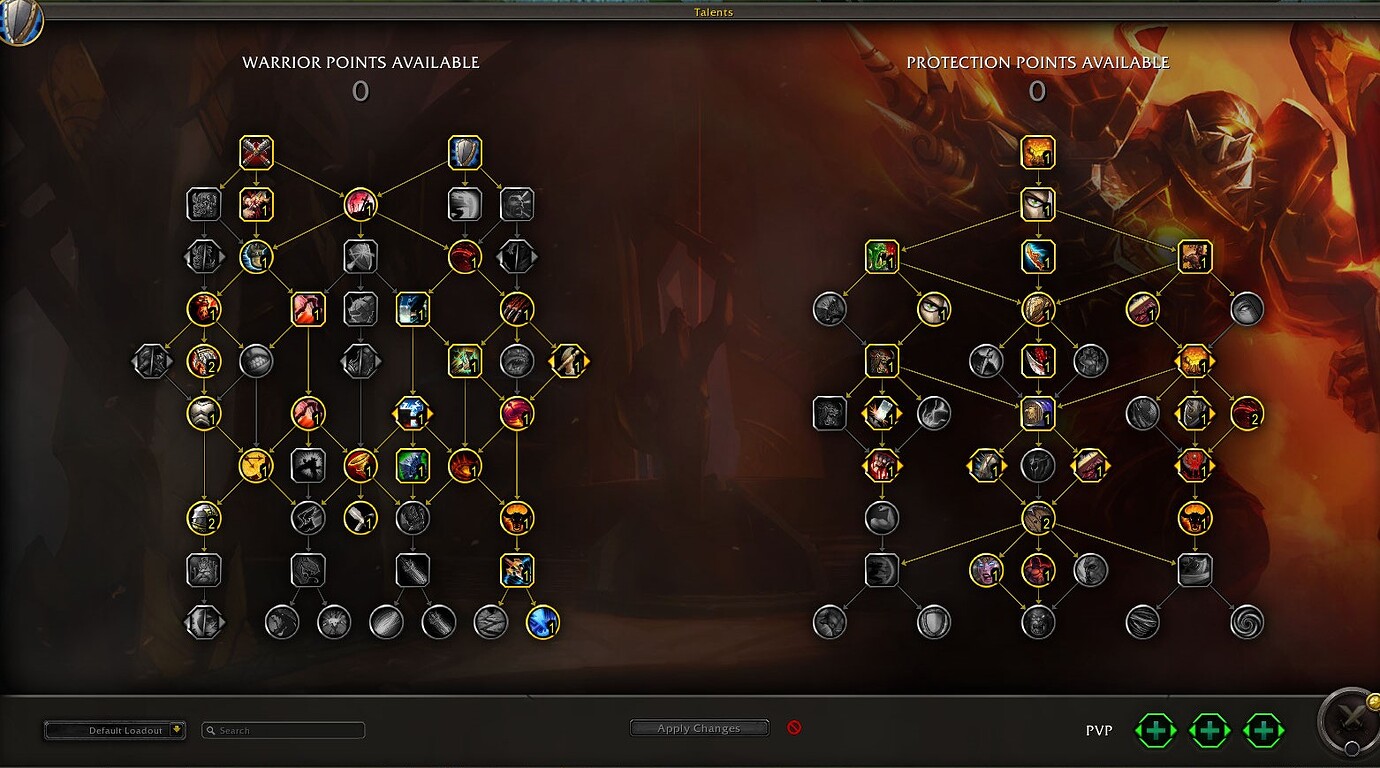The image size is (1380, 768).
Task: Click the green lightning talent in the Warrior tree
Action: click(x=464, y=360)
